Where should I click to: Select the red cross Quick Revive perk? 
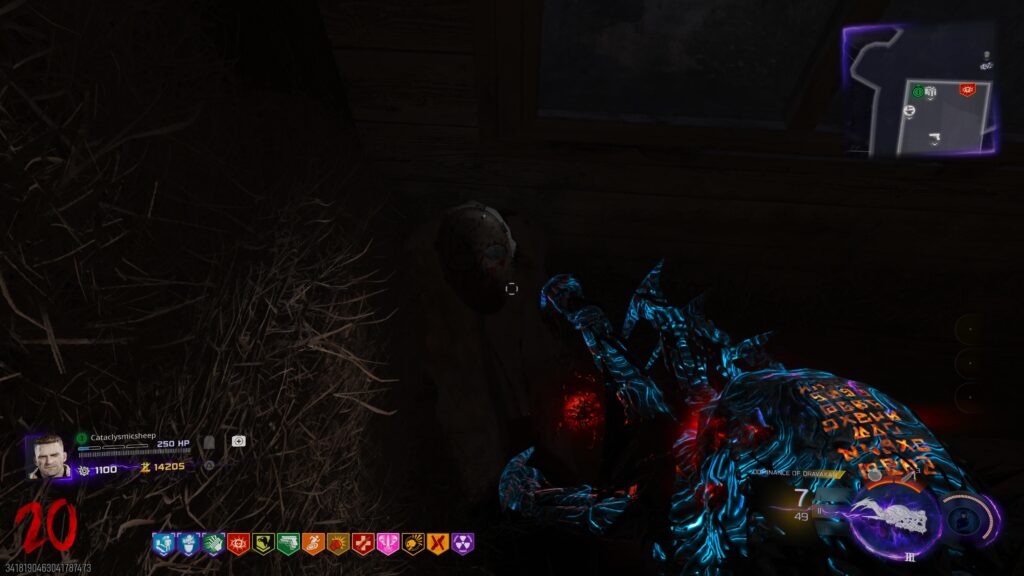363,543
